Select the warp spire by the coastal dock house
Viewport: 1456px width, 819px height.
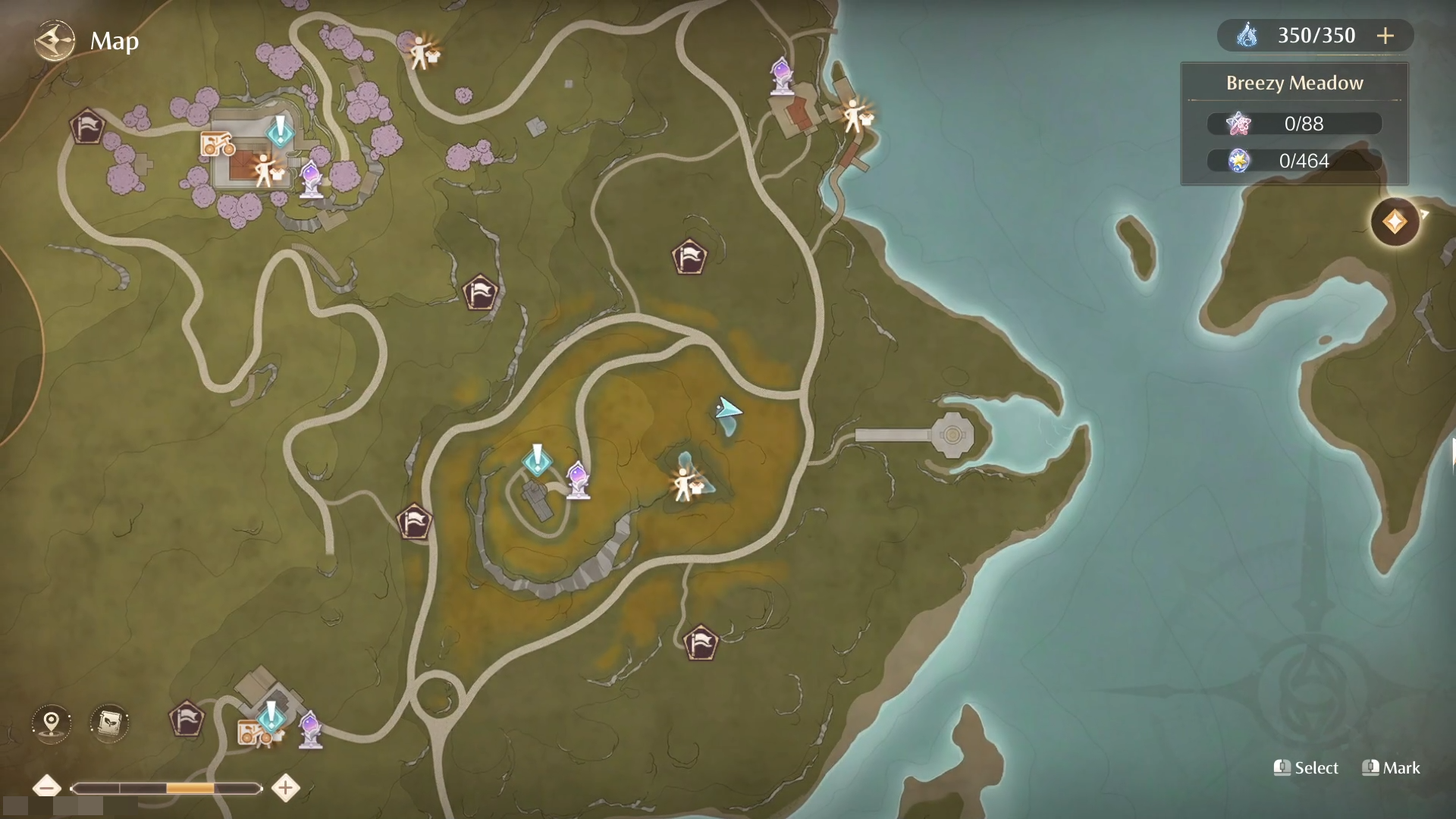[x=781, y=76]
